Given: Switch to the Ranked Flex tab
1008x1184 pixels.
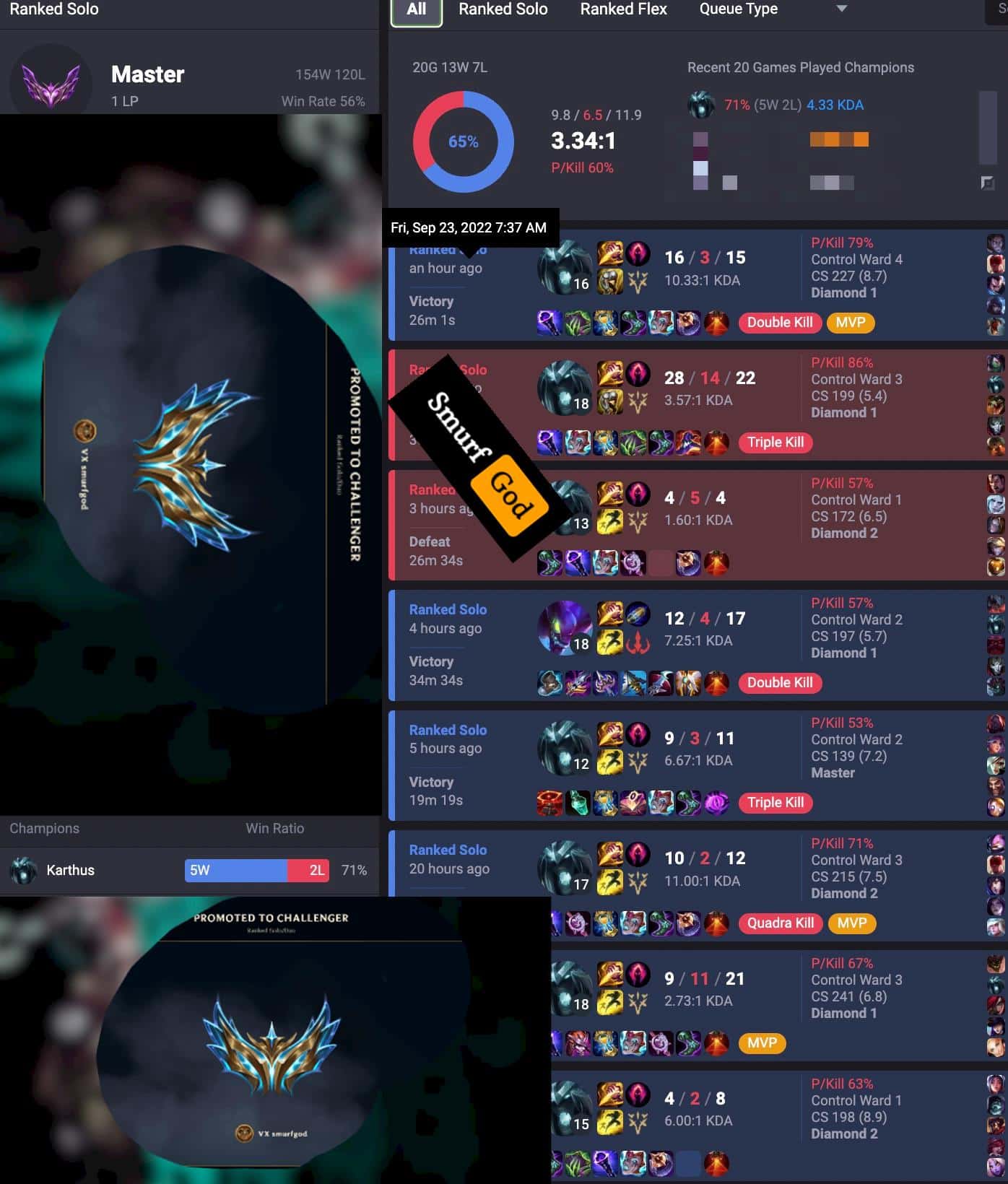Looking at the screenshot, I should pos(622,9).
